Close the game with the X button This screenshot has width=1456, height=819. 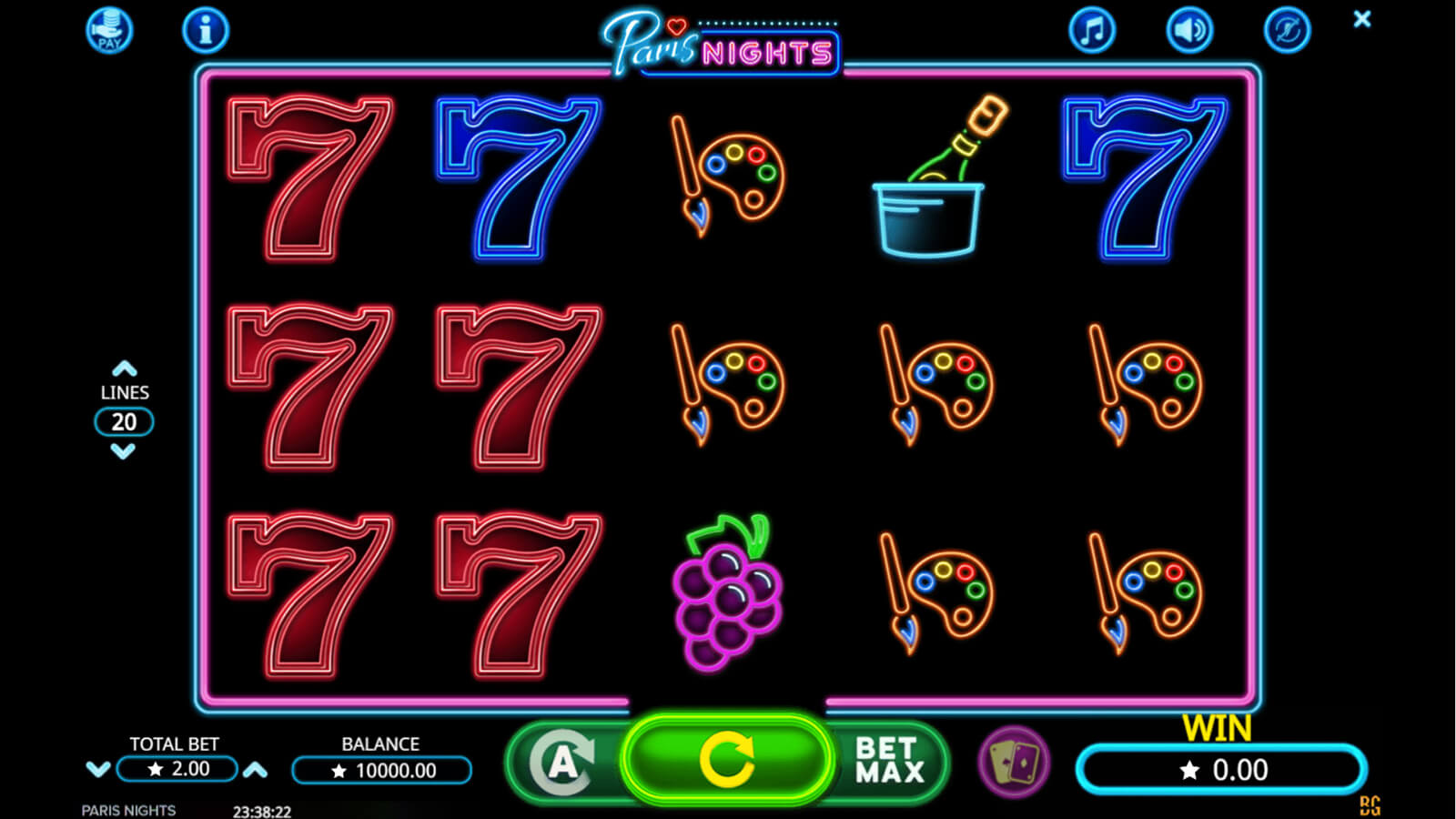[1361, 19]
